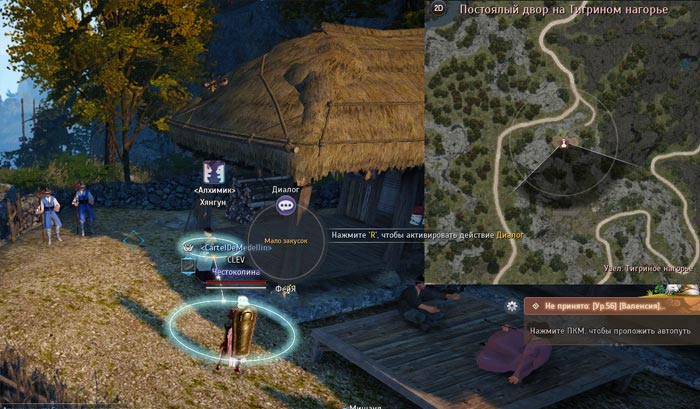
Task: Open quest tracker settings gear
Action: tap(513, 305)
